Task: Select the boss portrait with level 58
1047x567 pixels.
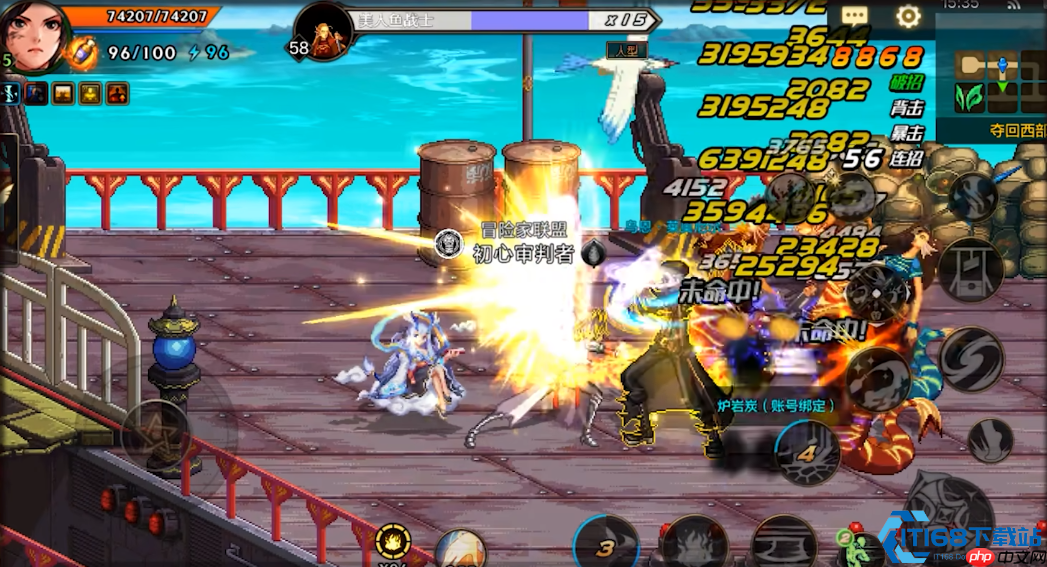Action: point(322,30)
